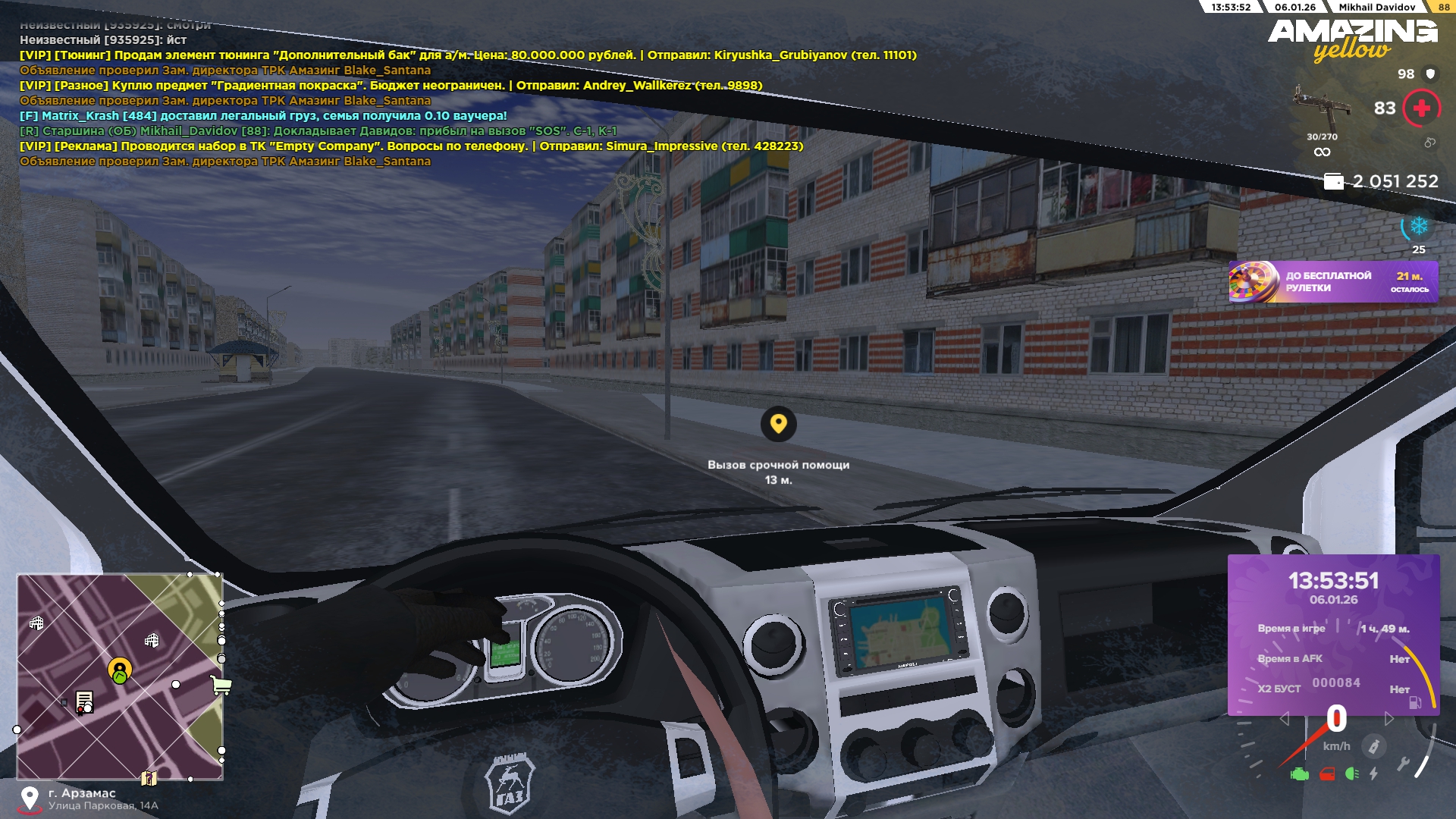
Task: Click the red health cross icon
Action: [x=1421, y=108]
